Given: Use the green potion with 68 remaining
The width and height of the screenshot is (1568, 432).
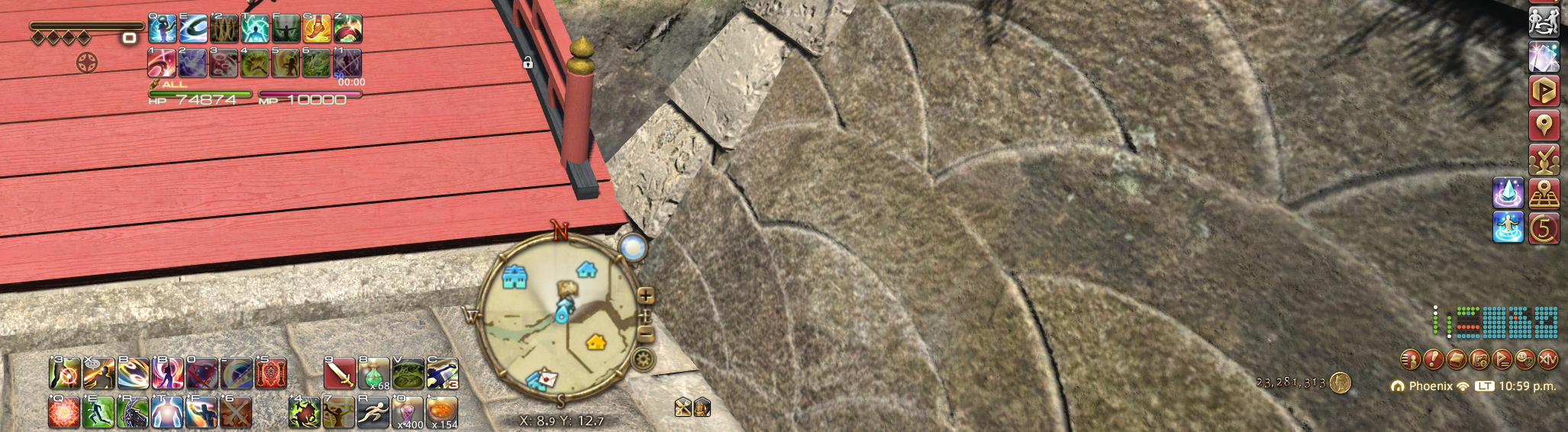Looking at the screenshot, I should click(374, 374).
